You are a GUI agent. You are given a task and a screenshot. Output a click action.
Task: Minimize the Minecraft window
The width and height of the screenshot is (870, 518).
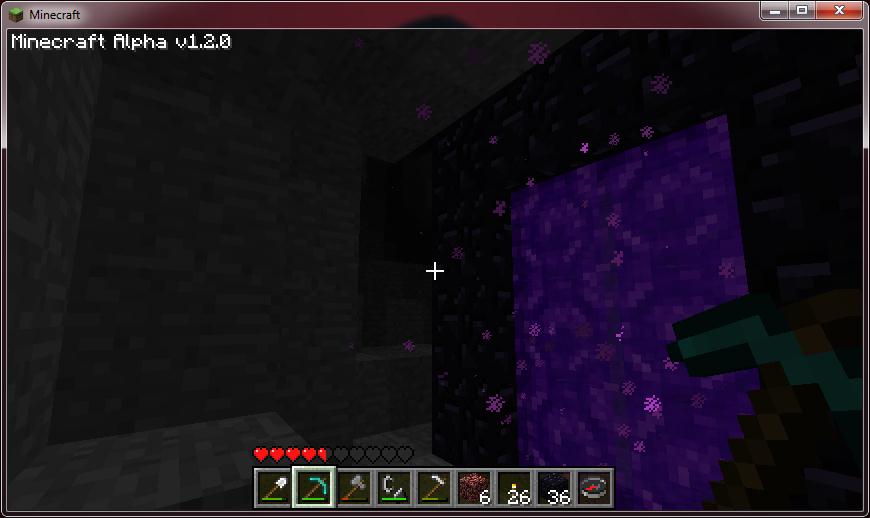pos(775,10)
